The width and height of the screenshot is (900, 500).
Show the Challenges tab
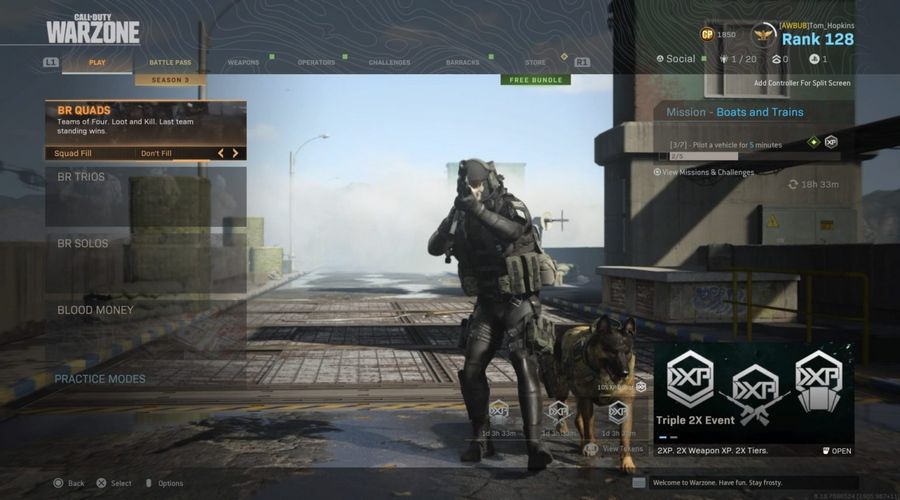[x=389, y=62]
